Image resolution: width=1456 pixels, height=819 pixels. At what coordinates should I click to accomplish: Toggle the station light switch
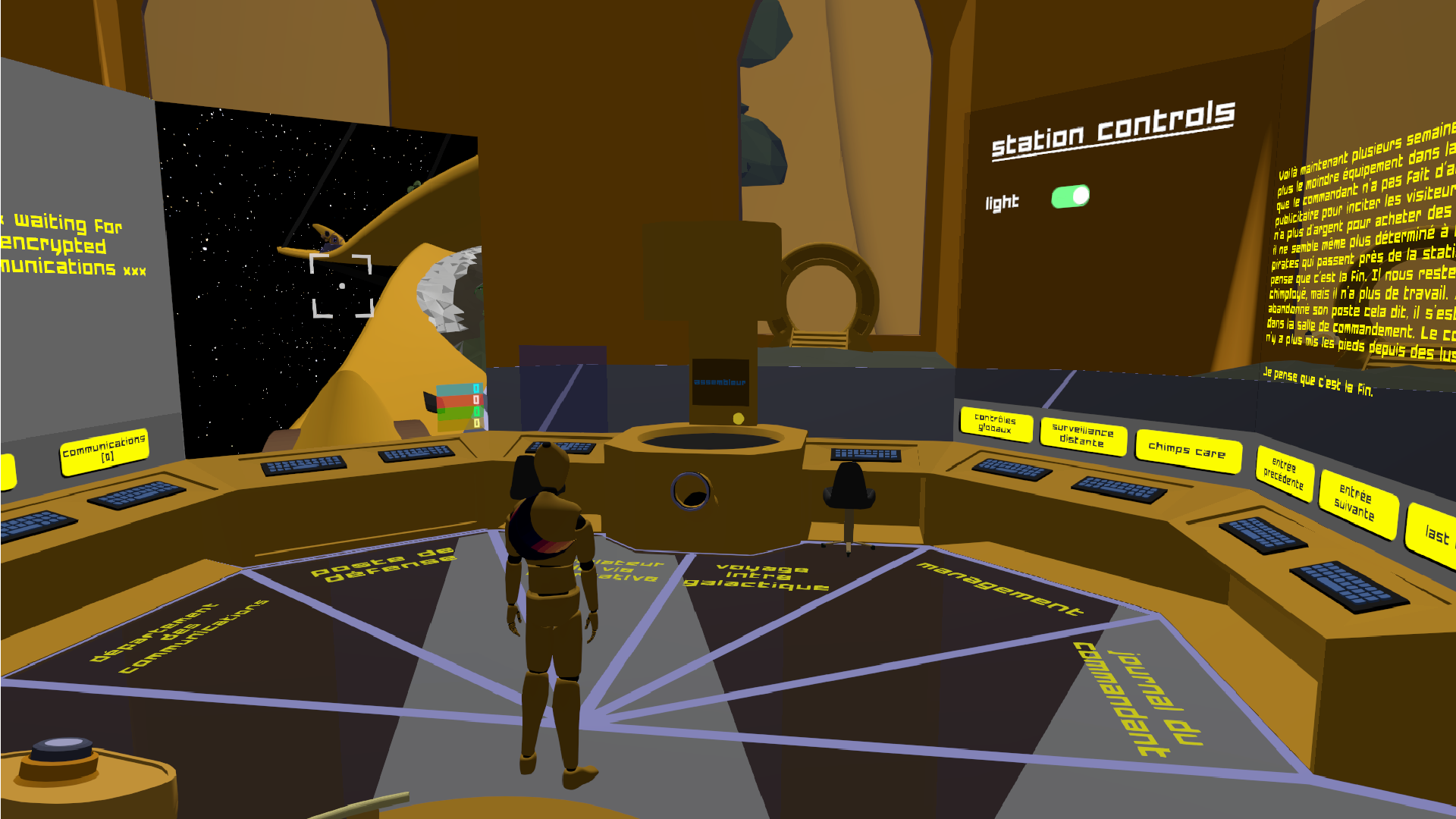[x=1070, y=197]
